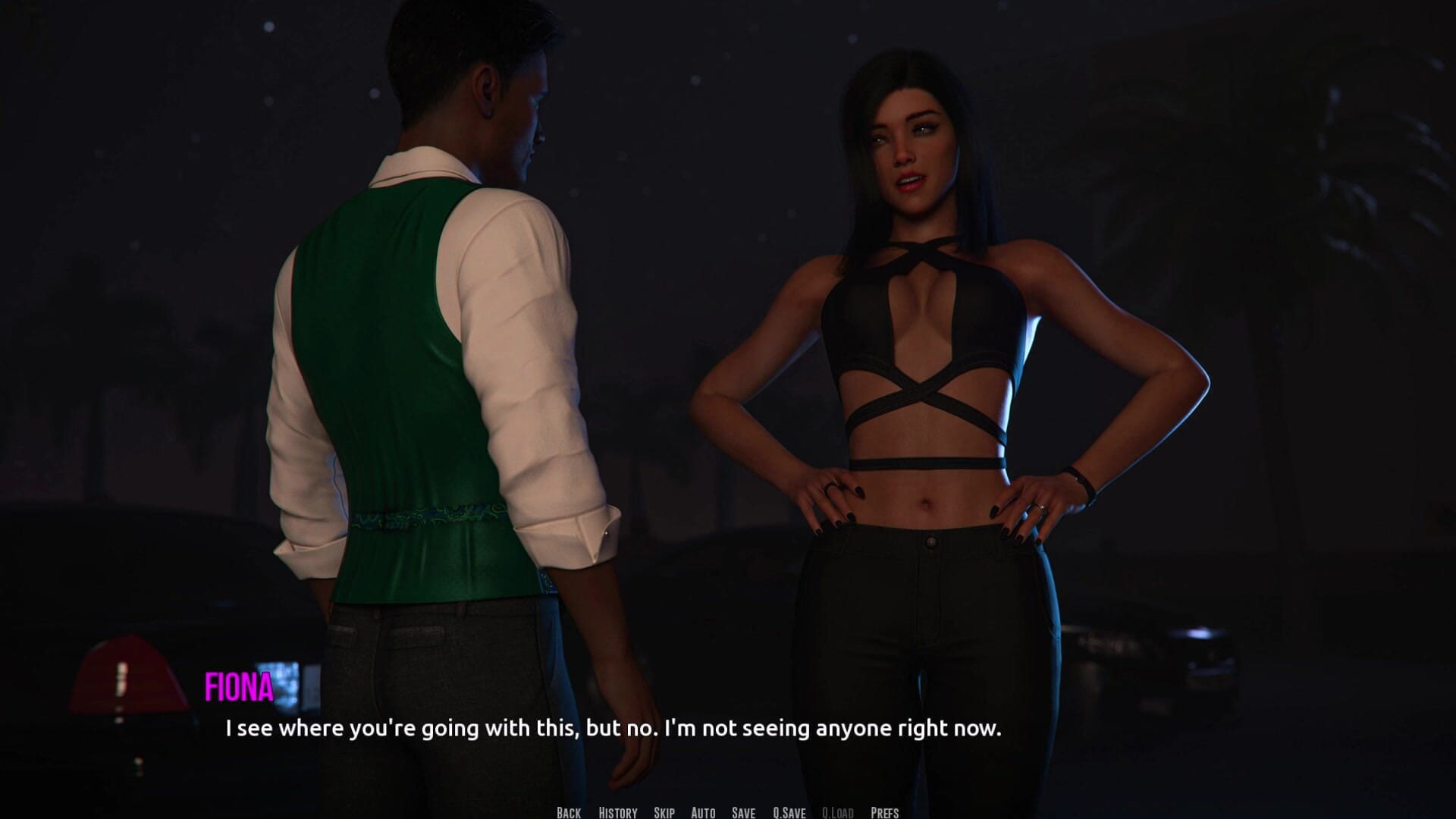Open Prefs settings
Image resolution: width=1456 pixels, height=819 pixels.
tap(884, 812)
